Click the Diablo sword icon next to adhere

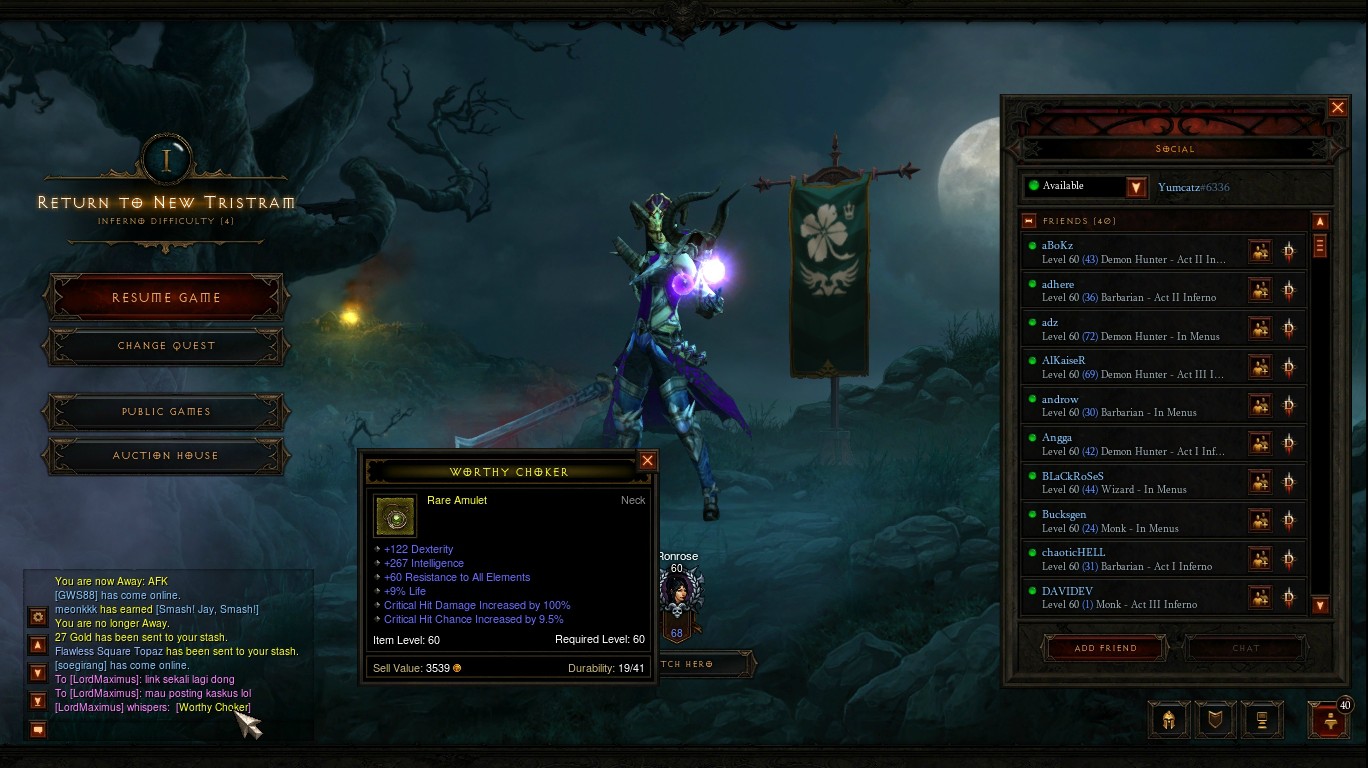(x=1289, y=289)
